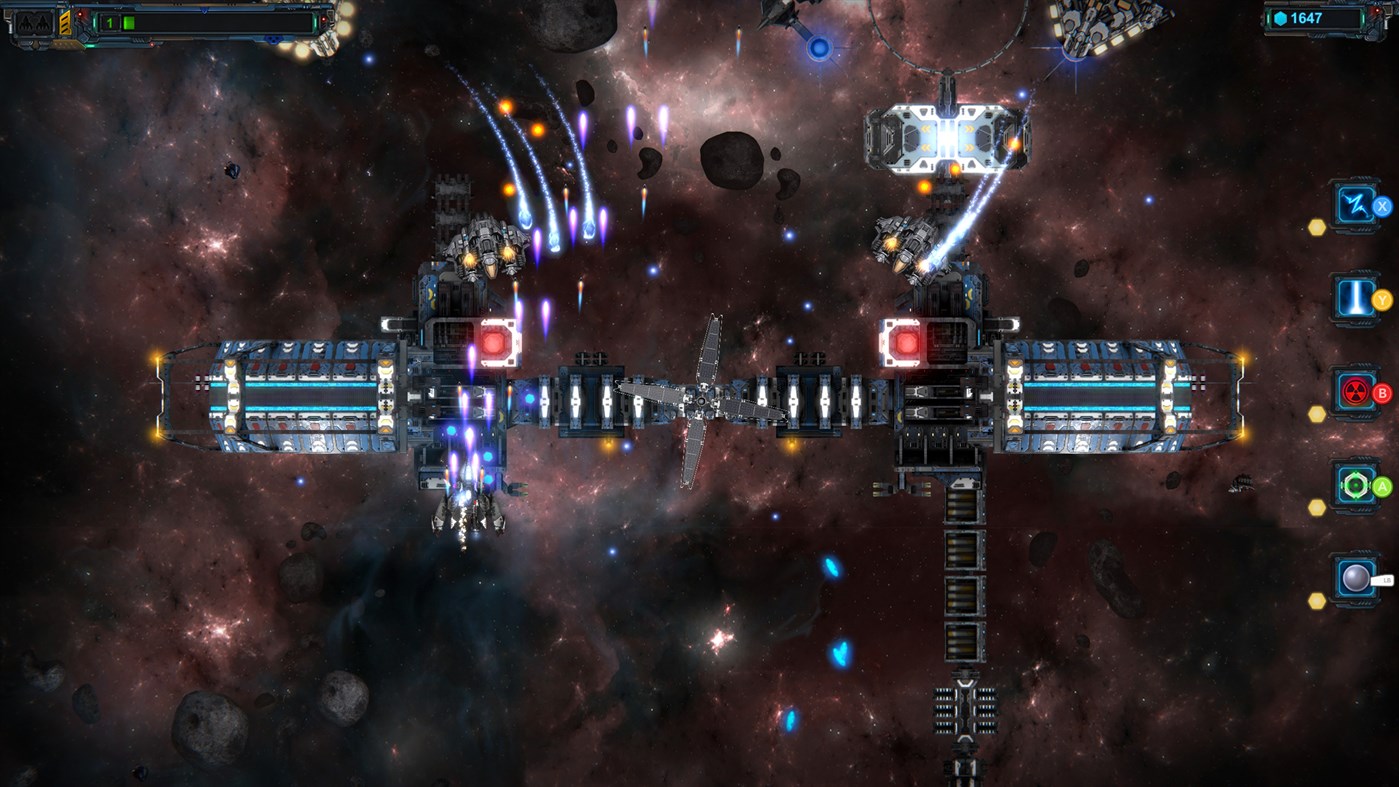
Task: Select the B button badge on the nuke ability
Action: (x=1382, y=392)
